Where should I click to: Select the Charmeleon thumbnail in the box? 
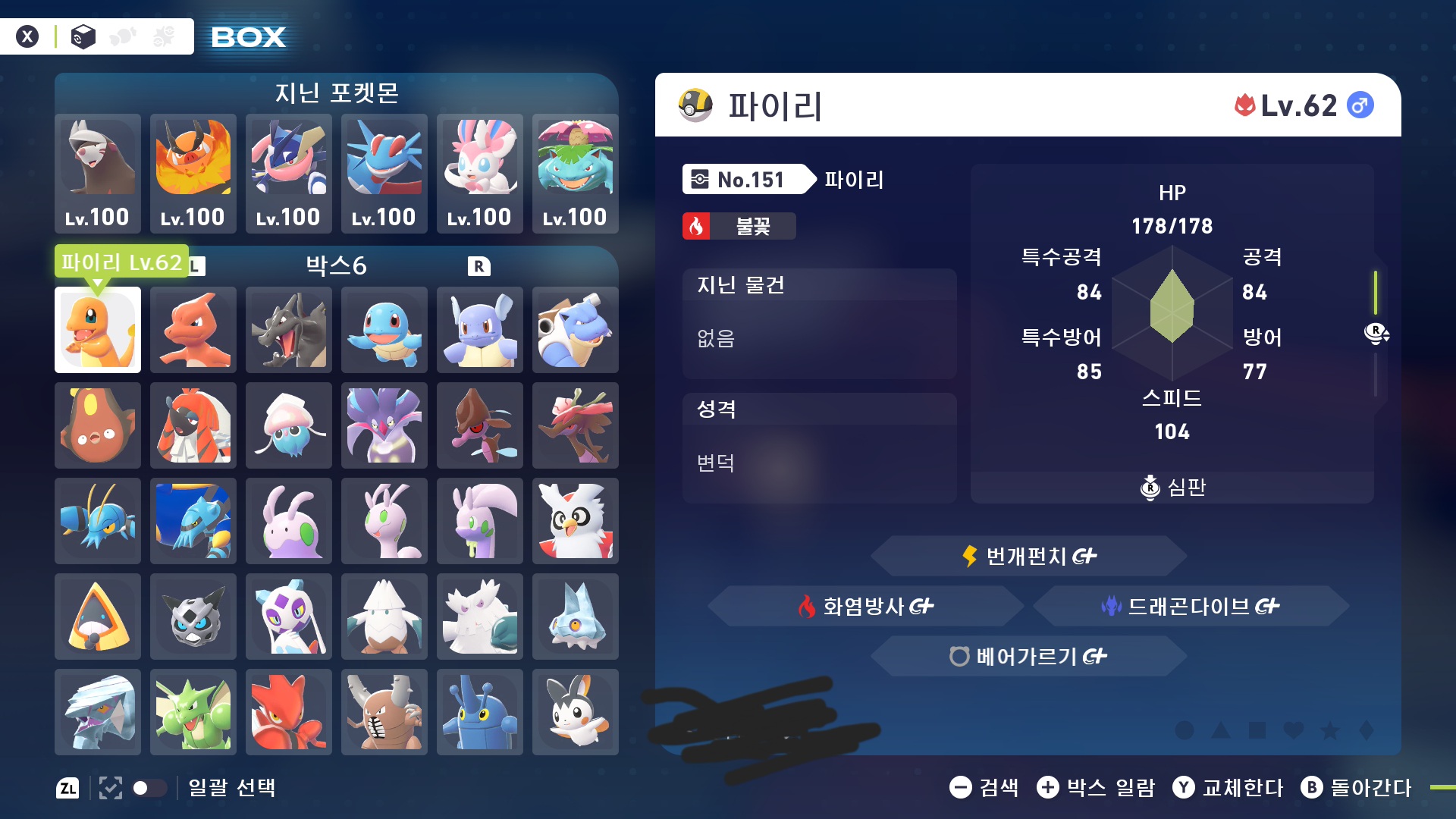[x=193, y=330]
